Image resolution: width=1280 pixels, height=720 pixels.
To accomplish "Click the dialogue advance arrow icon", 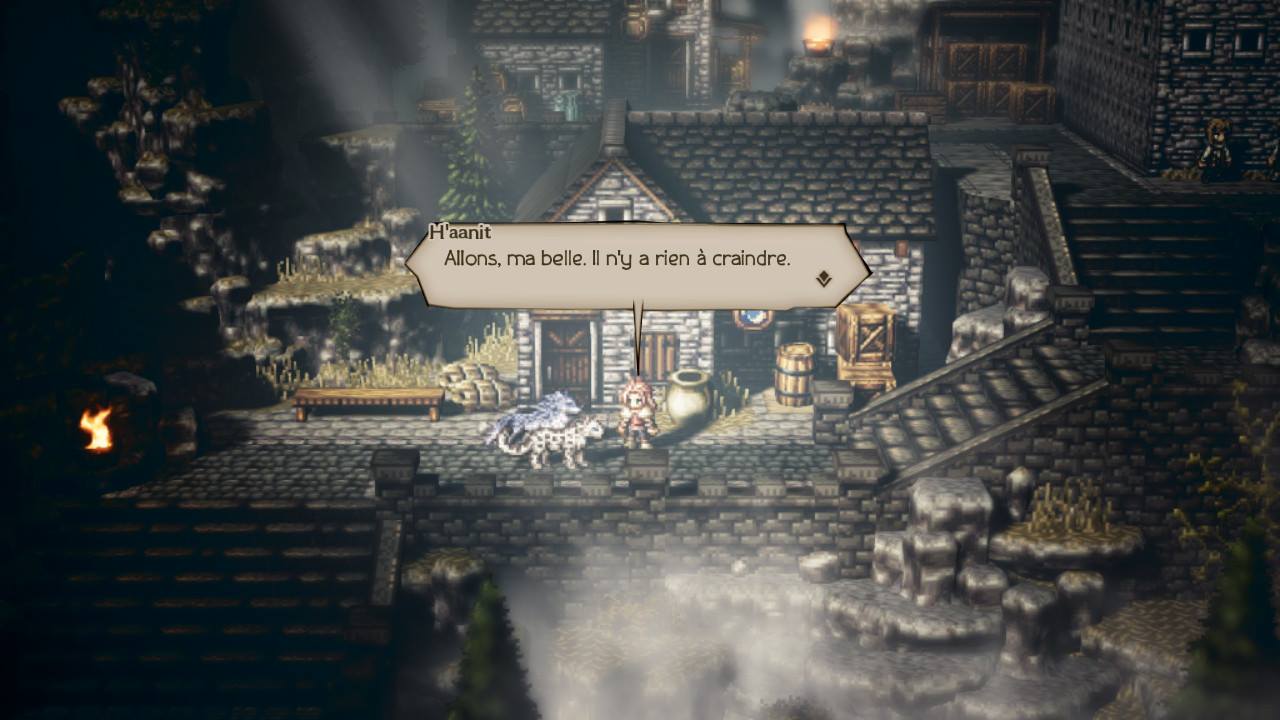I will point(824,277).
